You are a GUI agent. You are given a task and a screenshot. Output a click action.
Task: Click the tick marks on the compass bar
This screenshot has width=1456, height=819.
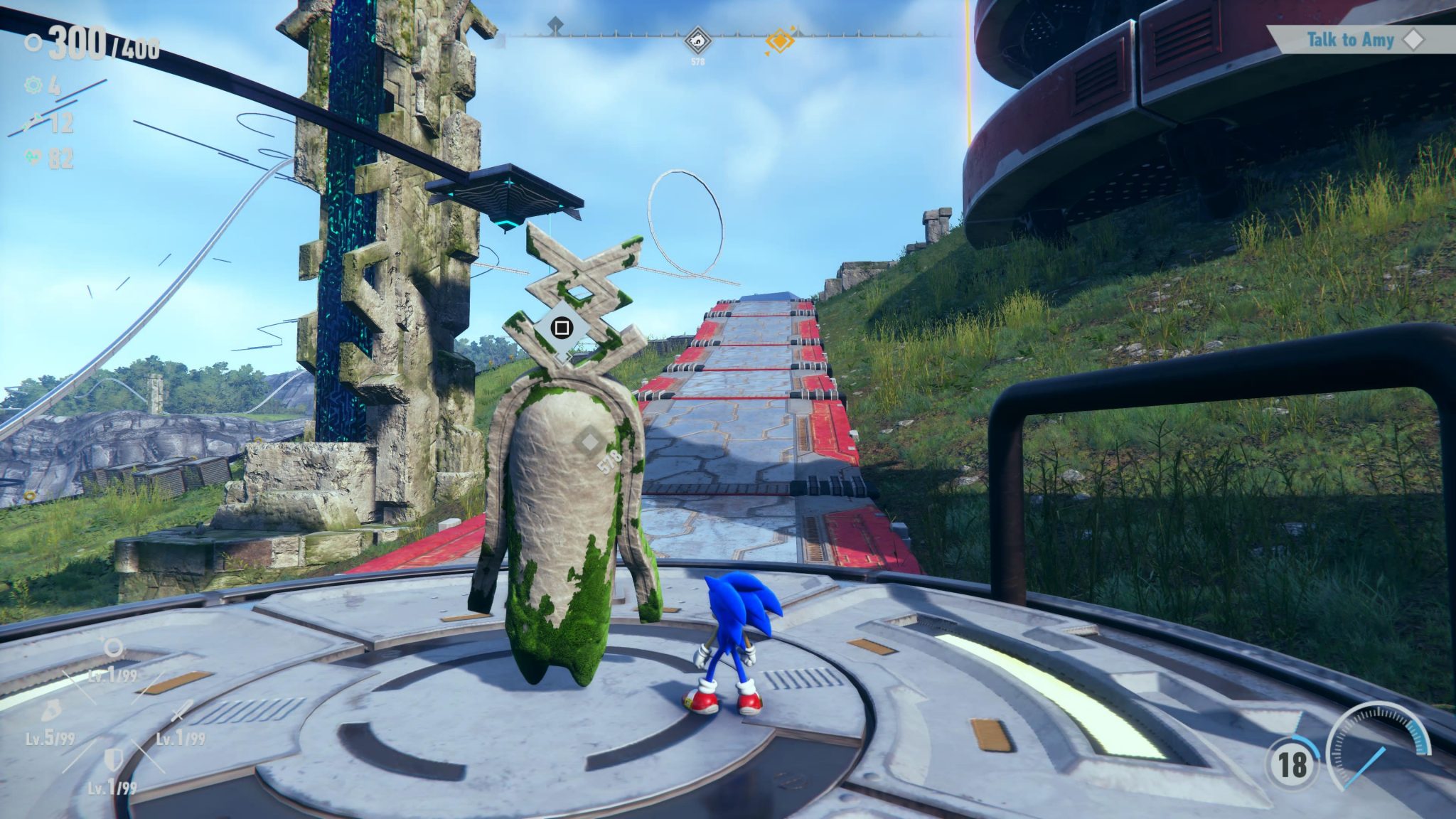click(x=874, y=34)
